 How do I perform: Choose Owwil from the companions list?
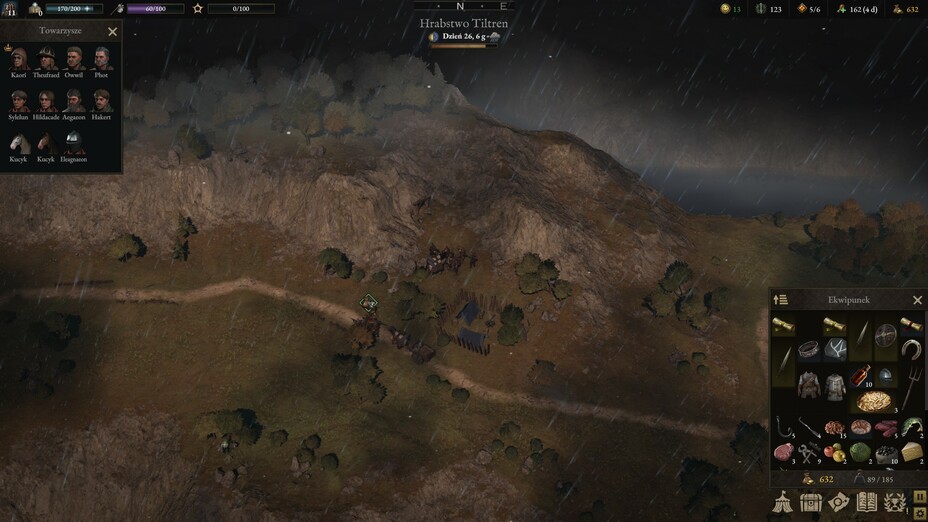pyautogui.click(x=74, y=58)
